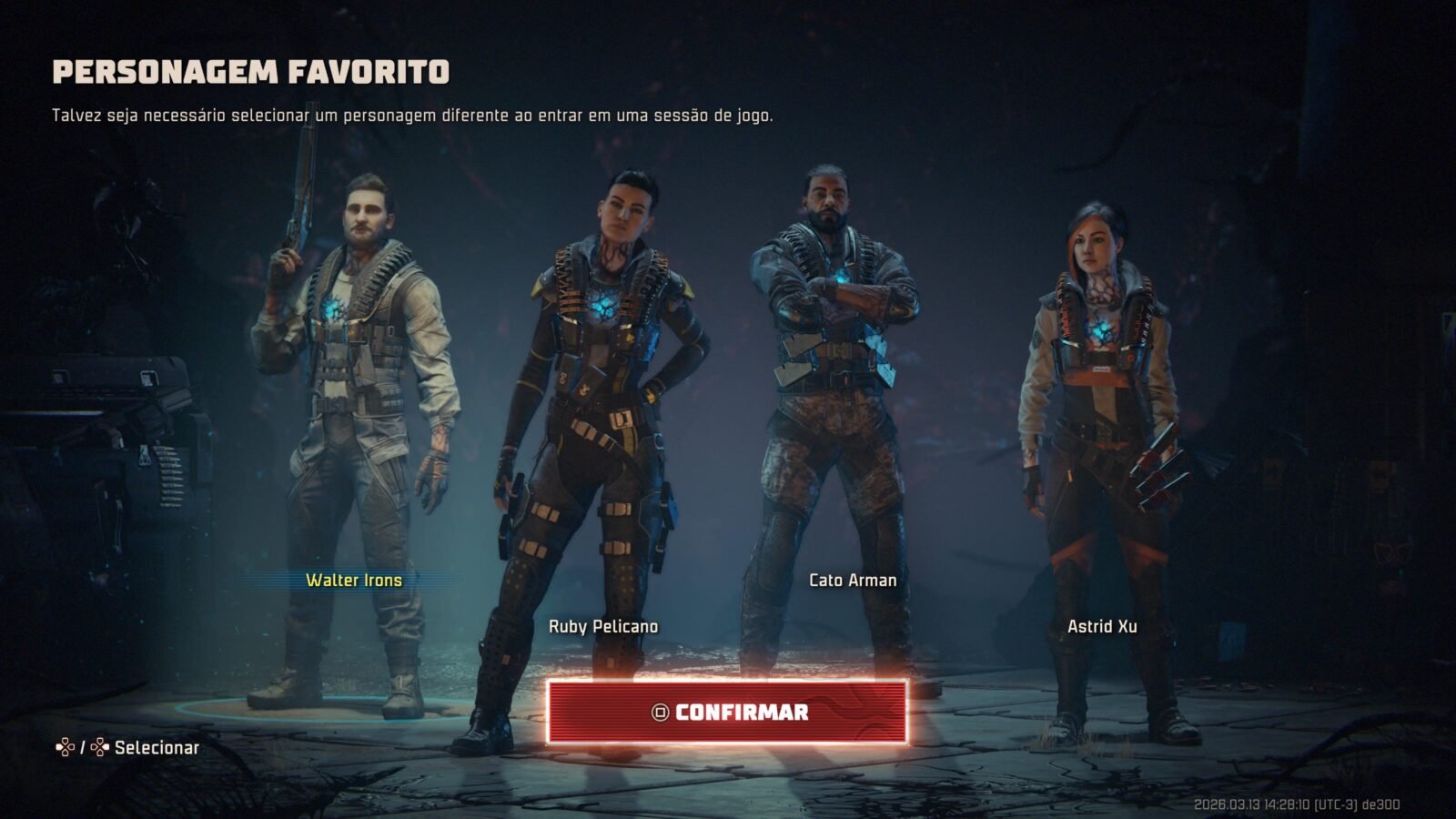Select Astrid Xu as favorite character
This screenshot has width=1456, height=819.
click(1102, 626)
